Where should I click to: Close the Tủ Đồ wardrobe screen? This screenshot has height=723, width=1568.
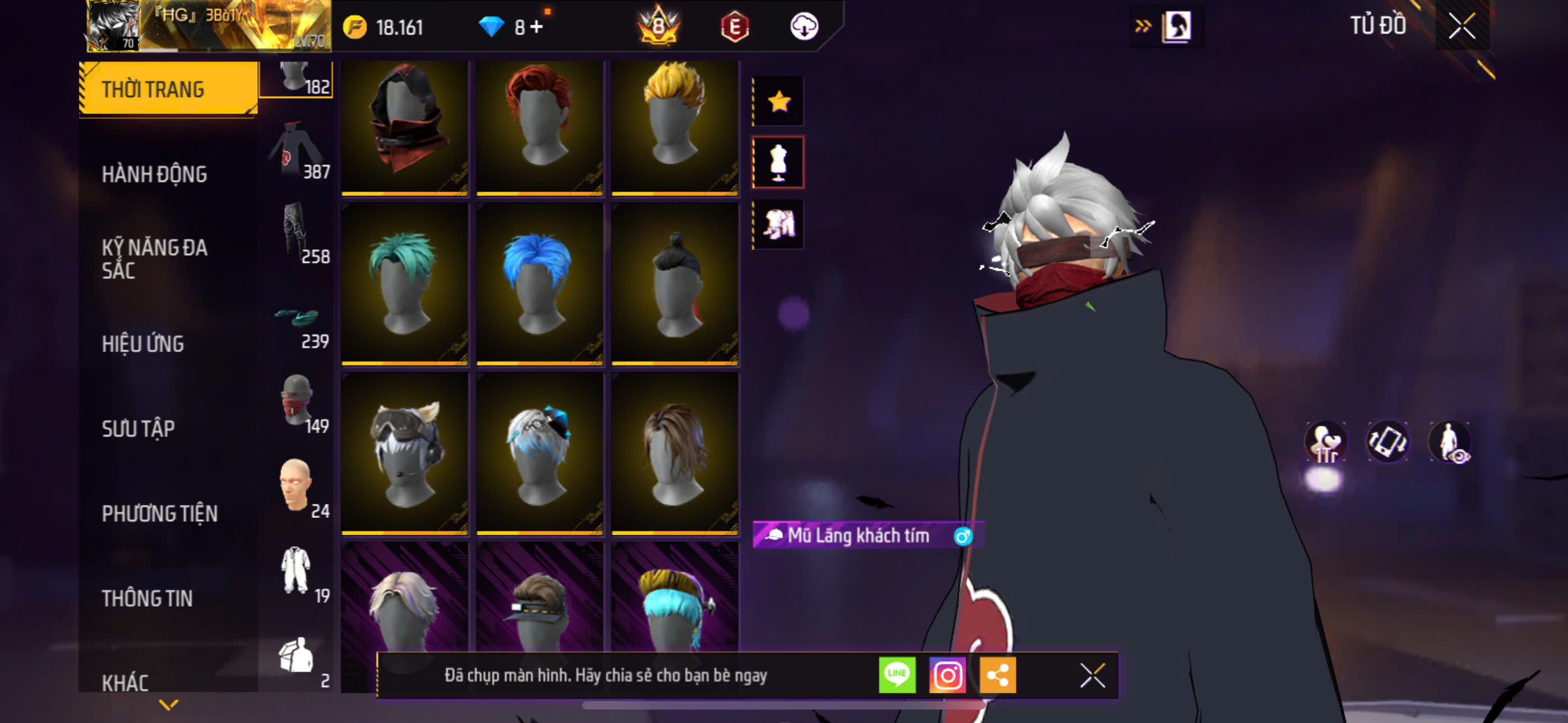pos(1462,26)
